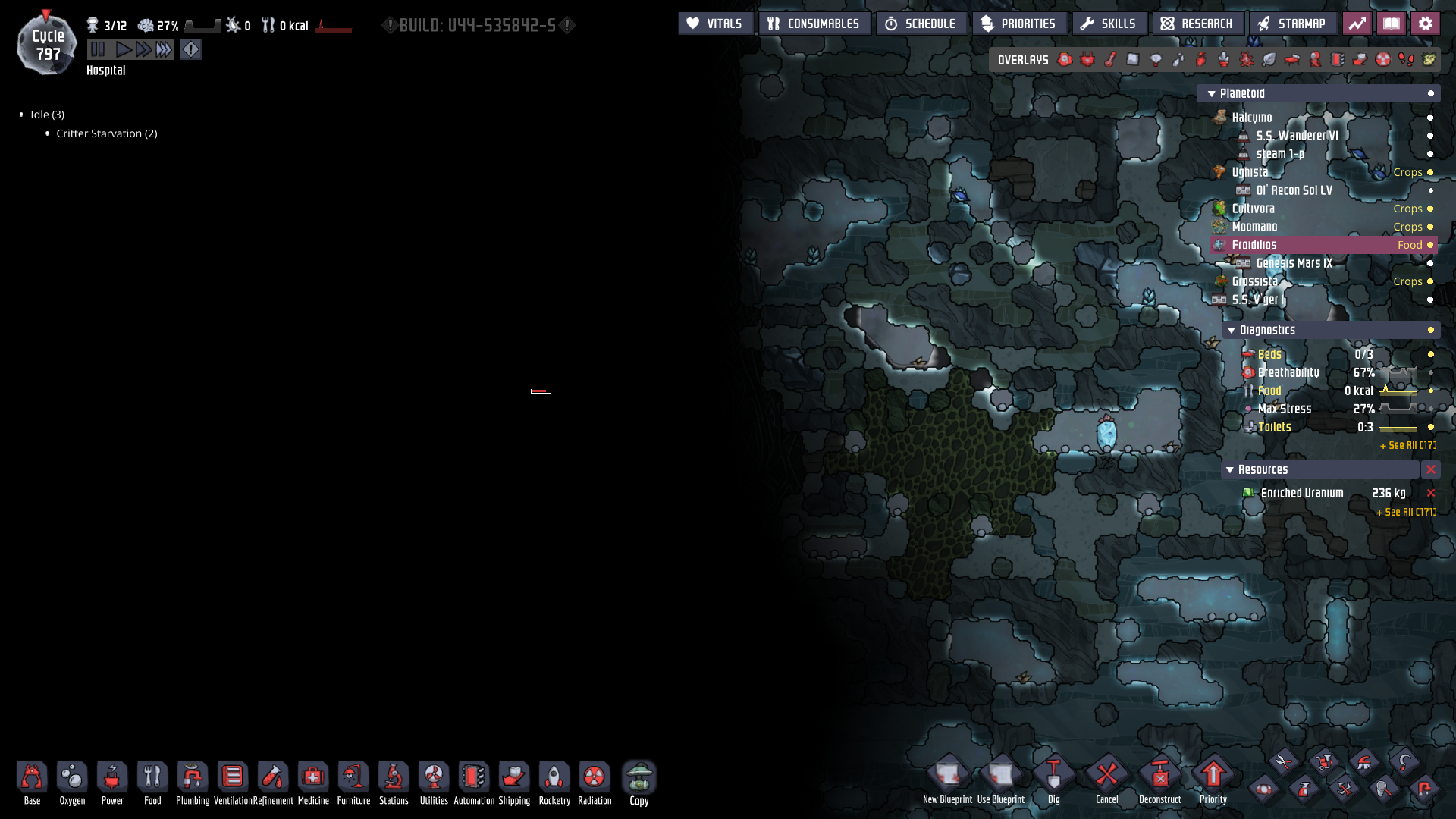Open the Food build menu
This screenshot has height=819, width=1456.
pyautogui.click(x=152, y=776)
